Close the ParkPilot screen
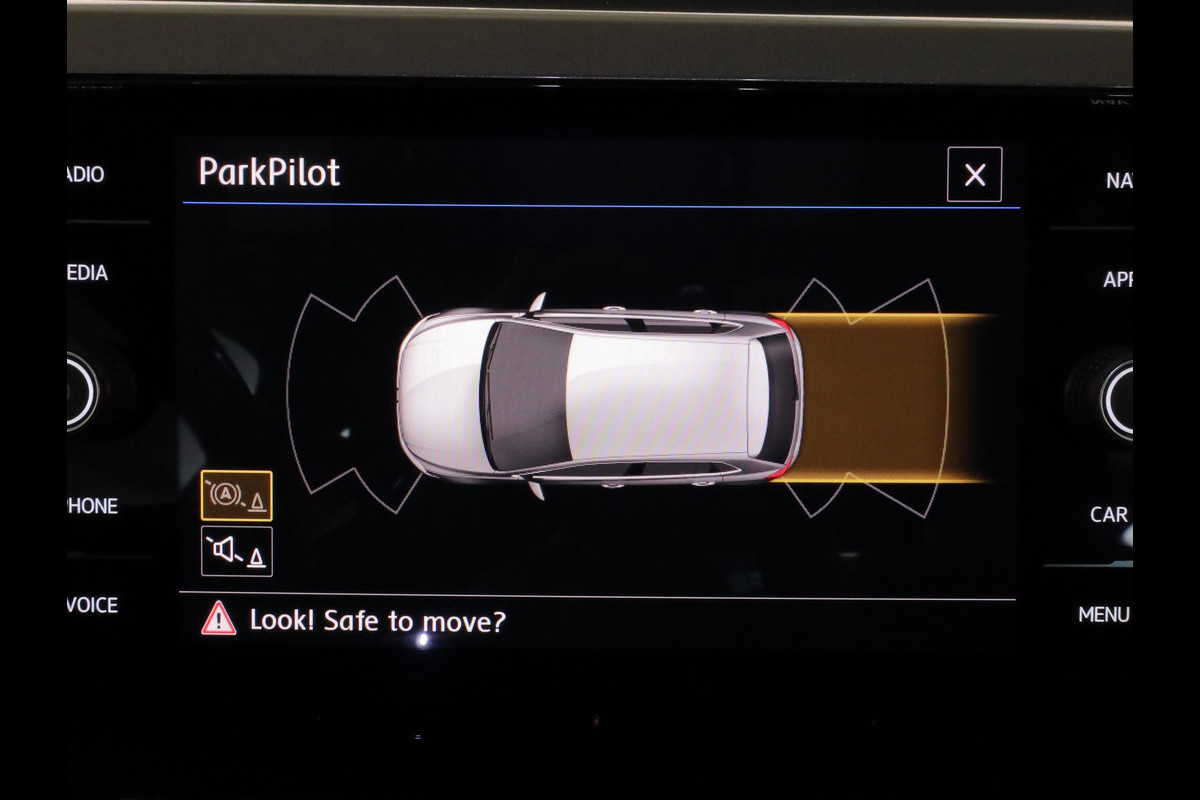The width and height of the screenshot is (1200, 800). pos(974,175)
